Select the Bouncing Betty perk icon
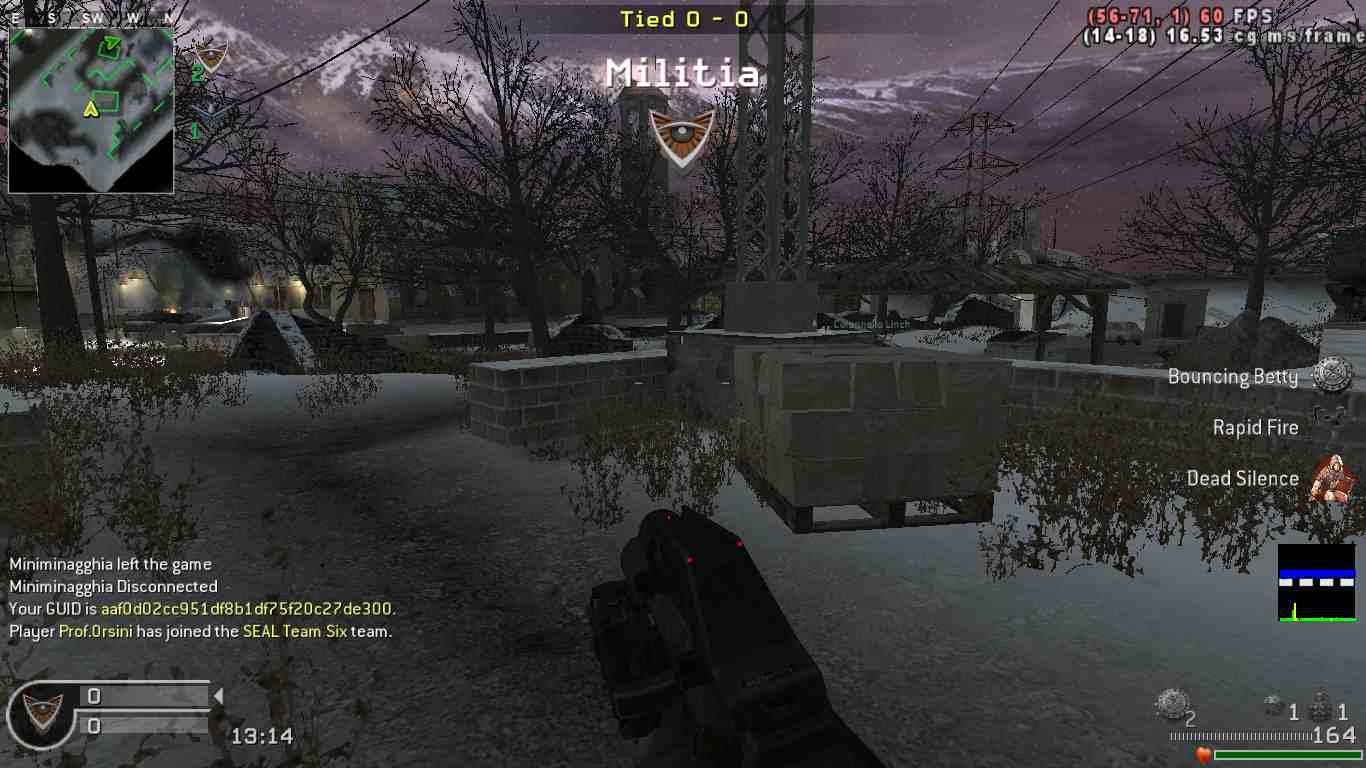Screen dimensions: 1366x768 [1332, 375]
